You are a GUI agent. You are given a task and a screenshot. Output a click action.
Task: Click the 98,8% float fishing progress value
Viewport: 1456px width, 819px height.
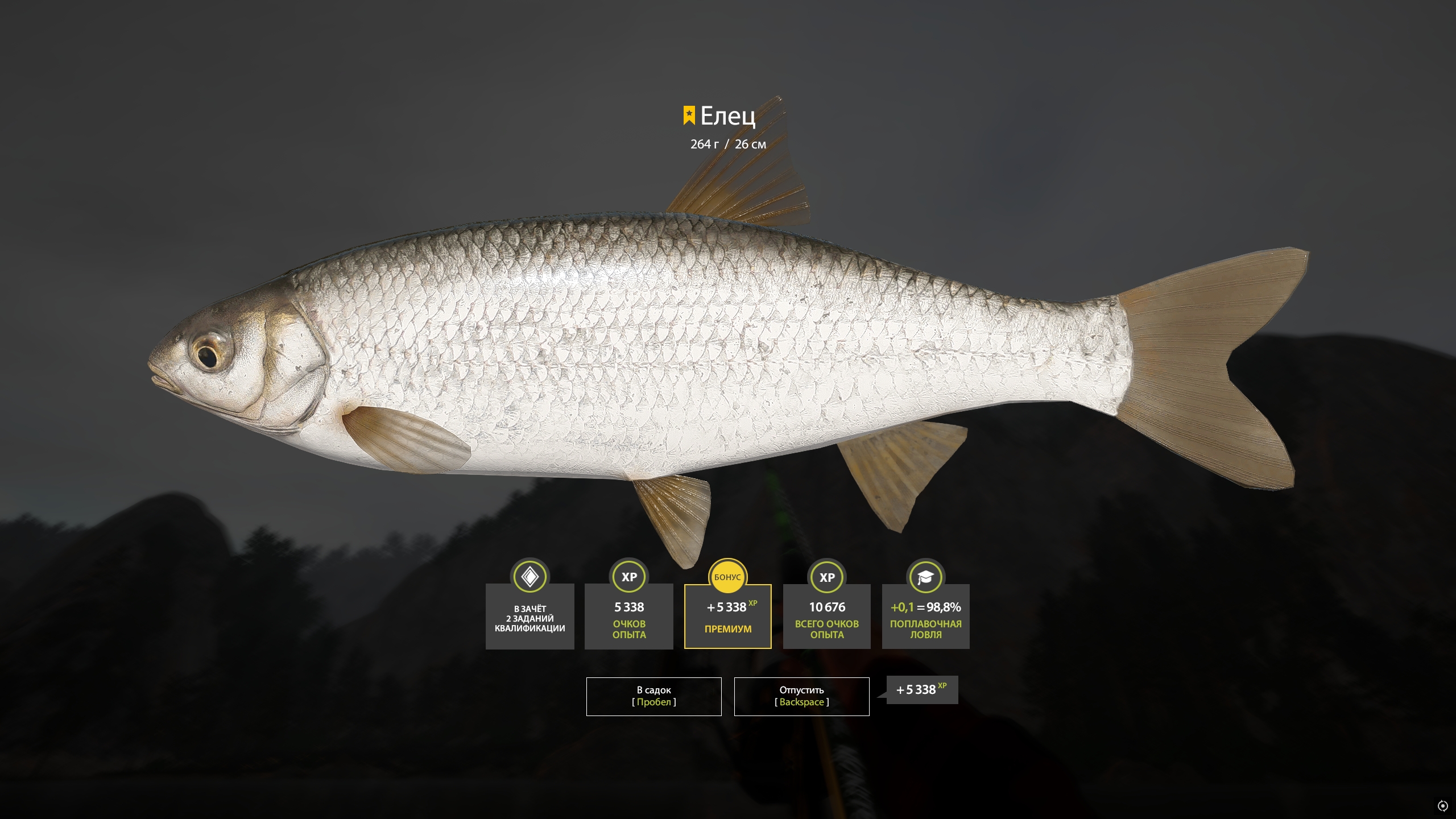(x=944, y=607)
